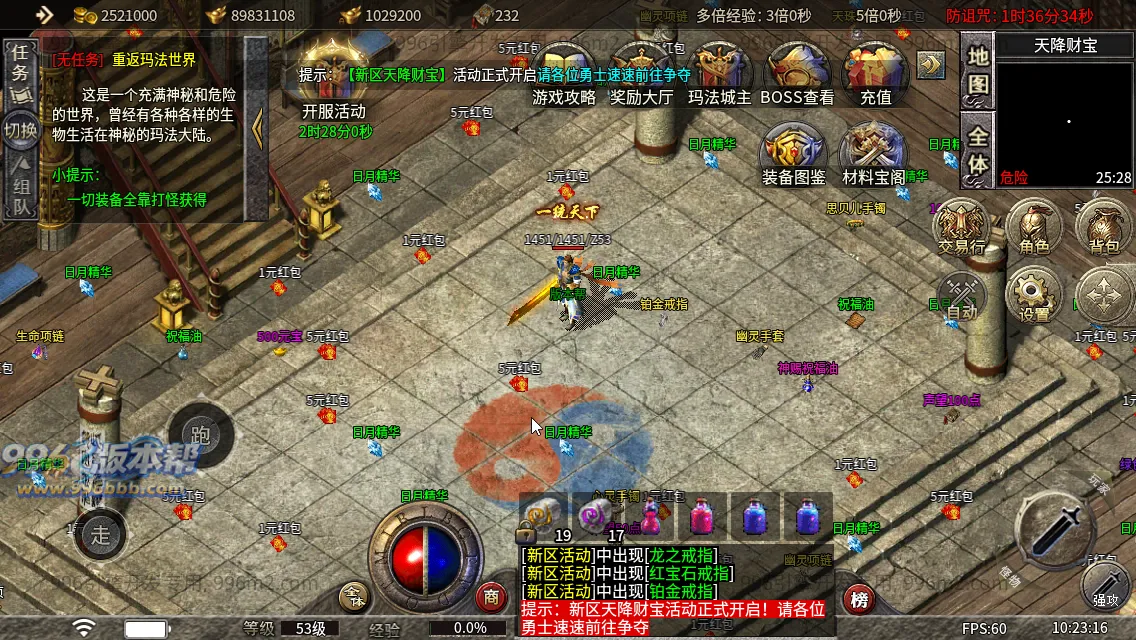Open the 材料宝阁 materials pavilion

coord(873,155)
